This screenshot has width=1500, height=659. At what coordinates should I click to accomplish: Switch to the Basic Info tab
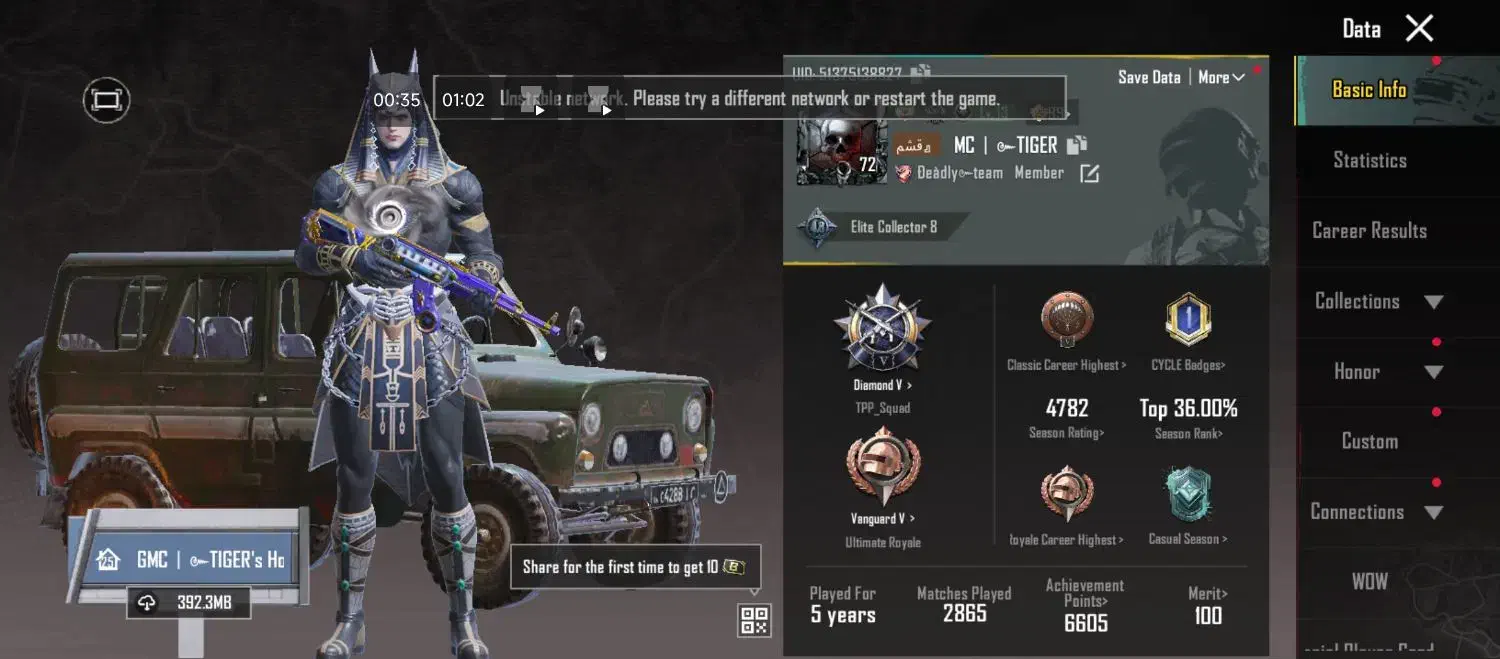tap(1369, 90)
